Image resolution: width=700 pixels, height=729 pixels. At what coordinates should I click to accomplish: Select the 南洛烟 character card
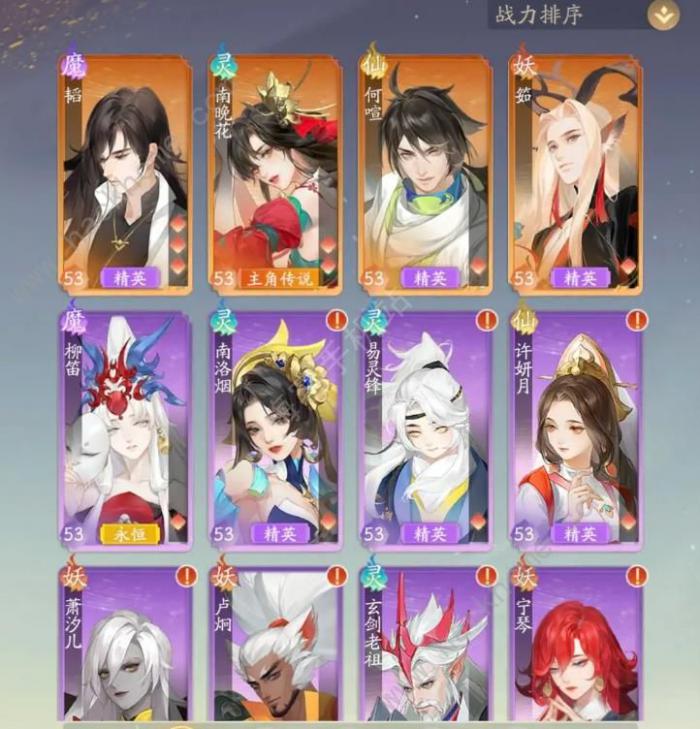click(275, 430)
